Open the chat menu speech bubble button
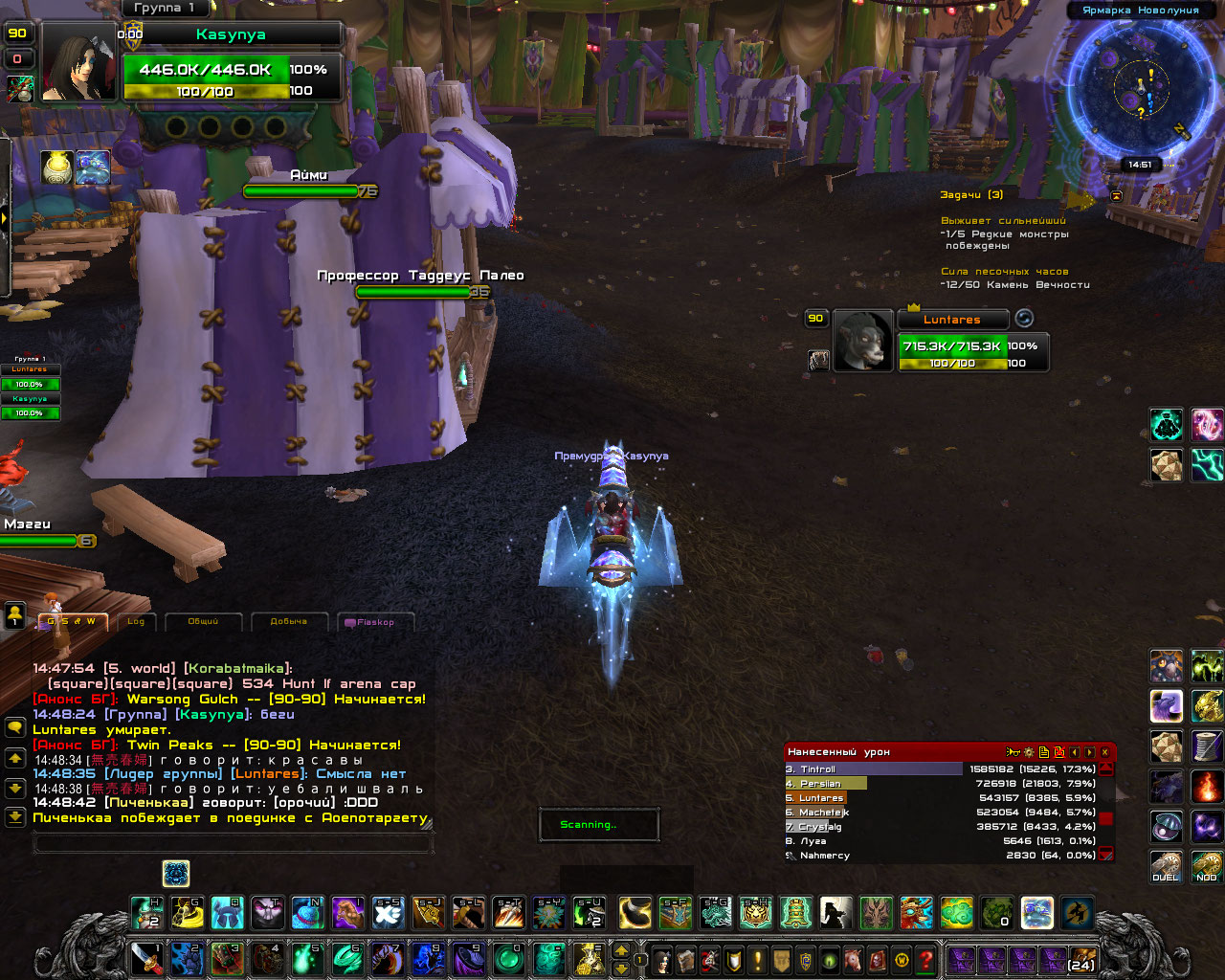This screenshot has height=980, width=1225. [x=15, y=728]
